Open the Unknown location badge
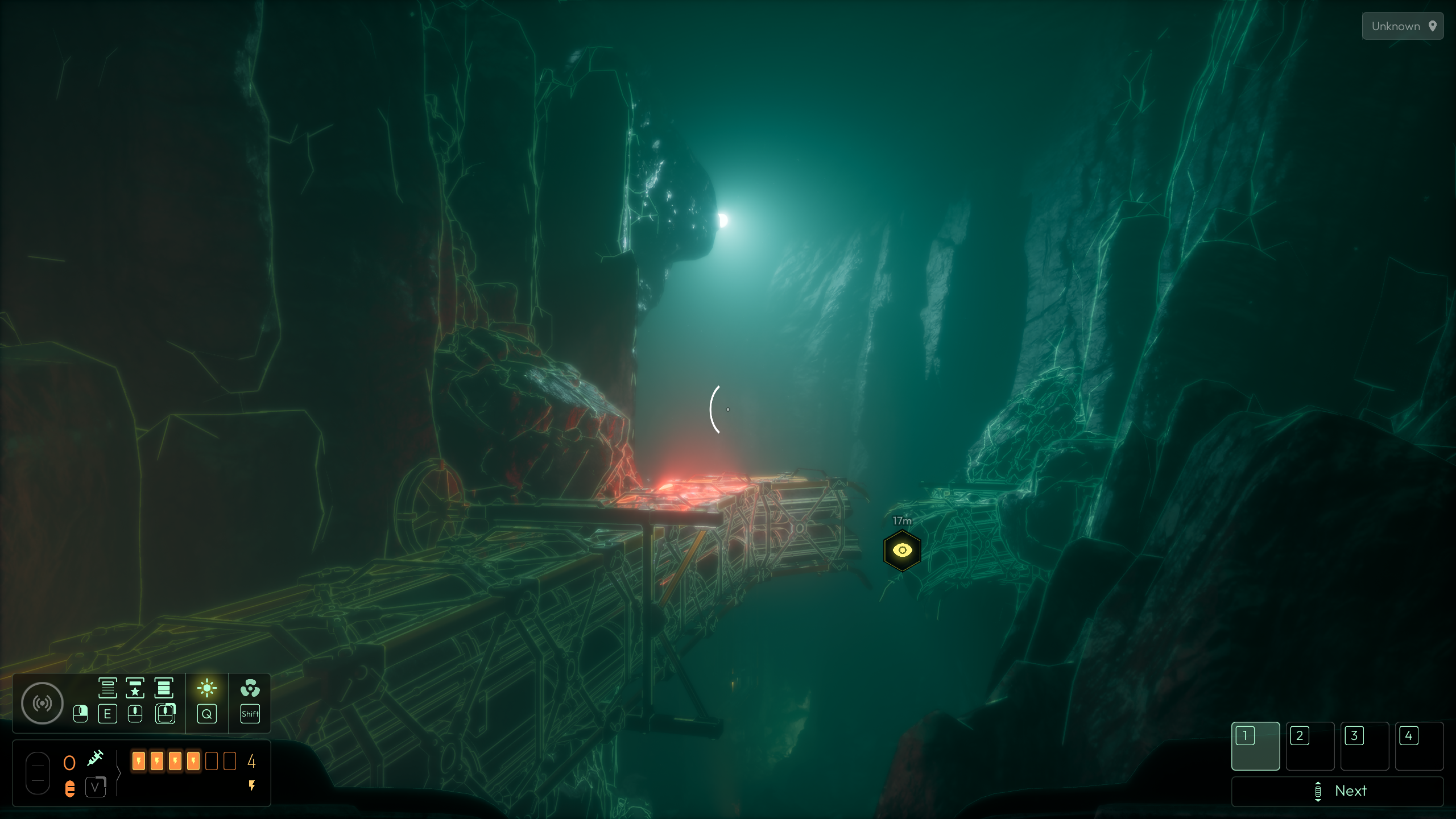The image size is (1456, 819). [x=1403, y=26]
